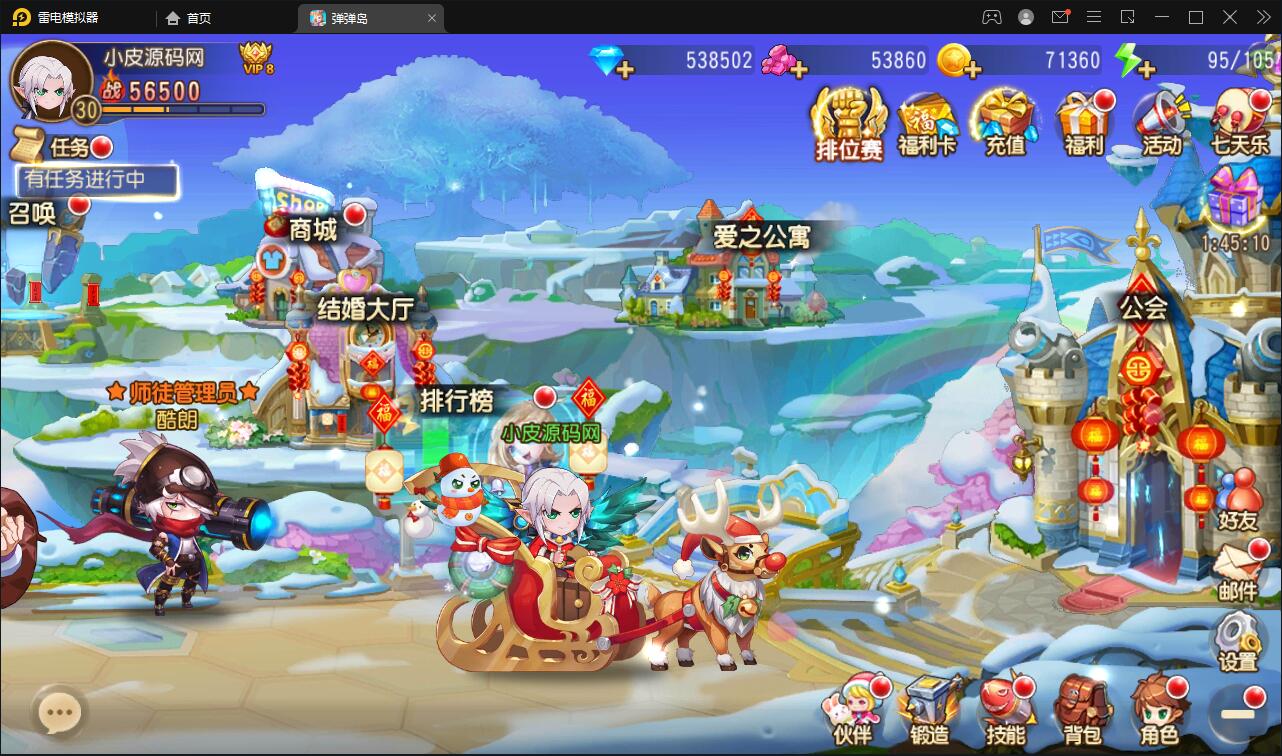Open the 充值 recharge gift chest icon
Viewport: 1282px width, 756px height.
[1006, 120]
